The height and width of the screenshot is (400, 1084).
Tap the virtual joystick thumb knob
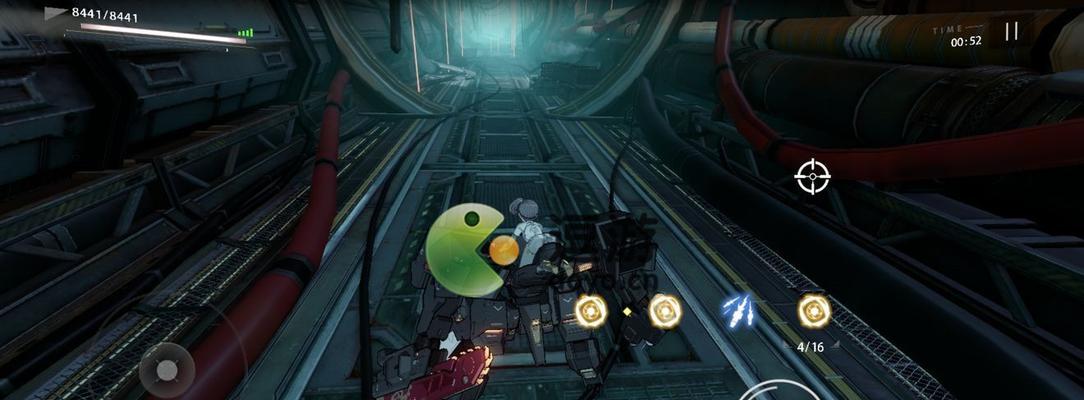[x=167, y=370]
